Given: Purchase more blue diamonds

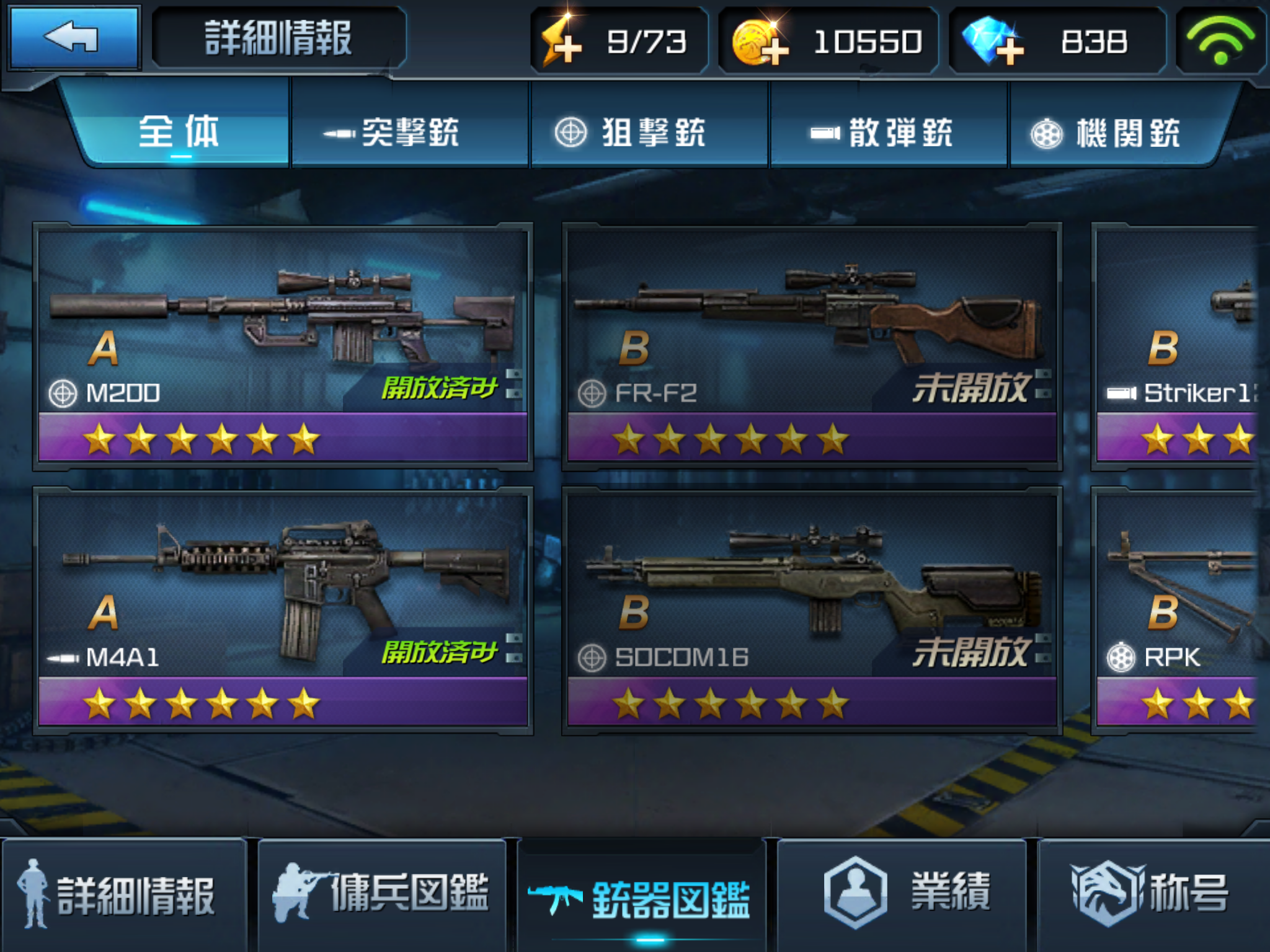Looking at the screenshot, I should pos(993,42).
